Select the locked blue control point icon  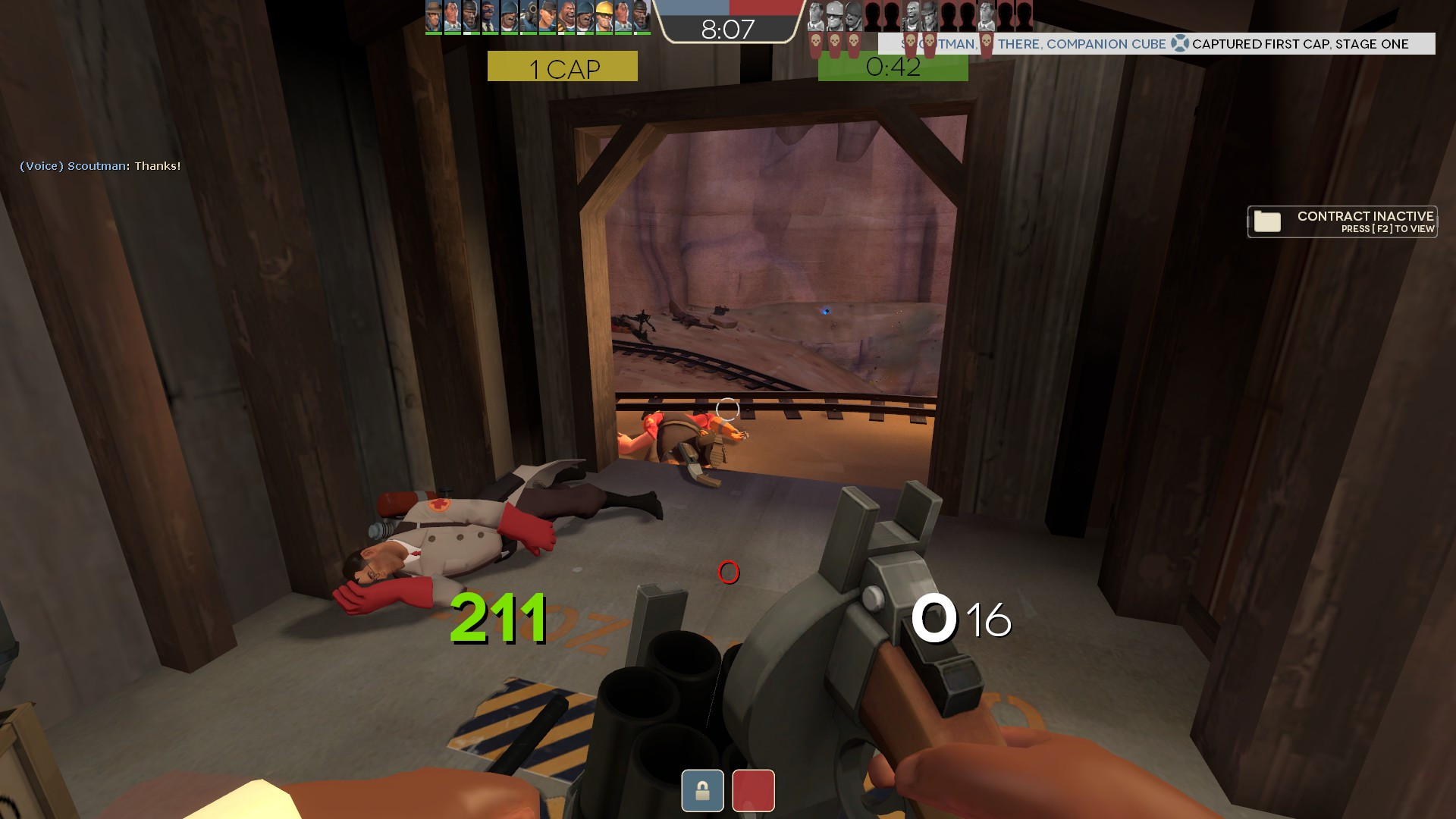tap(702, 790)
